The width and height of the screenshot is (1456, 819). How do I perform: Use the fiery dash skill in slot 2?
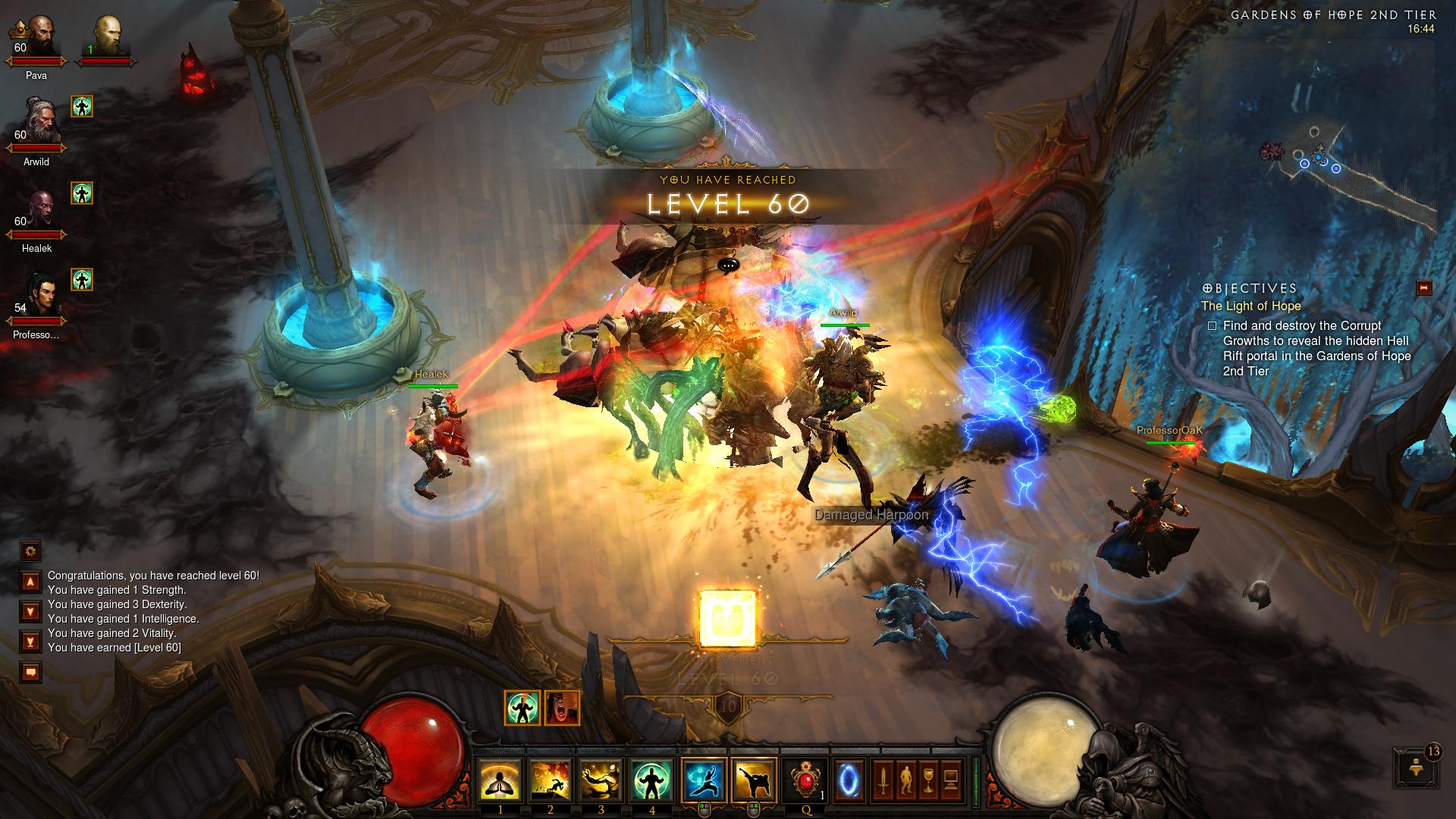point(551,780)
